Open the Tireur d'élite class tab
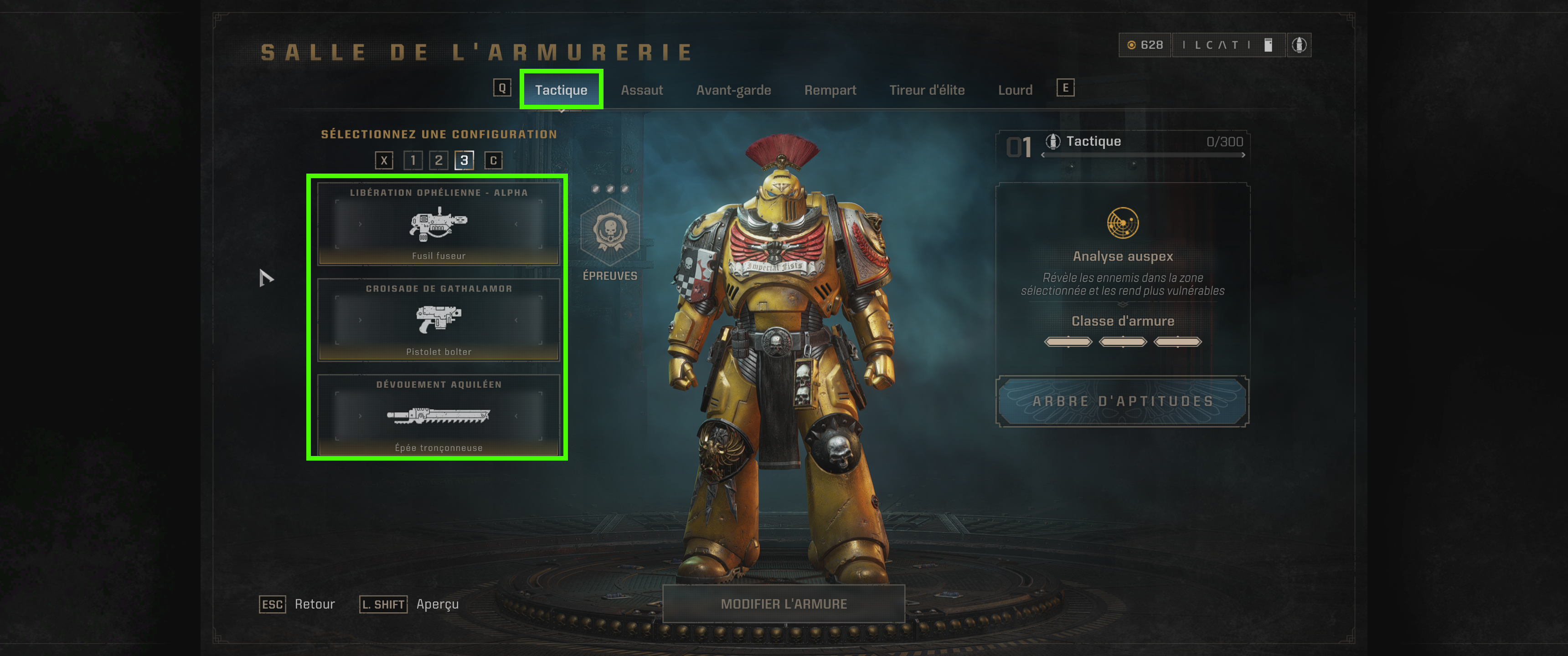This screenshot has height=656, width=1568. 926,89
